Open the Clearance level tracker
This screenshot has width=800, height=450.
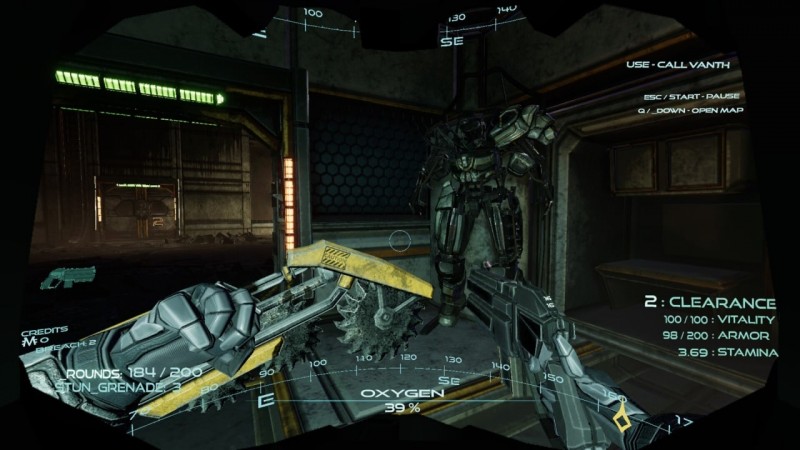(709, 302)
